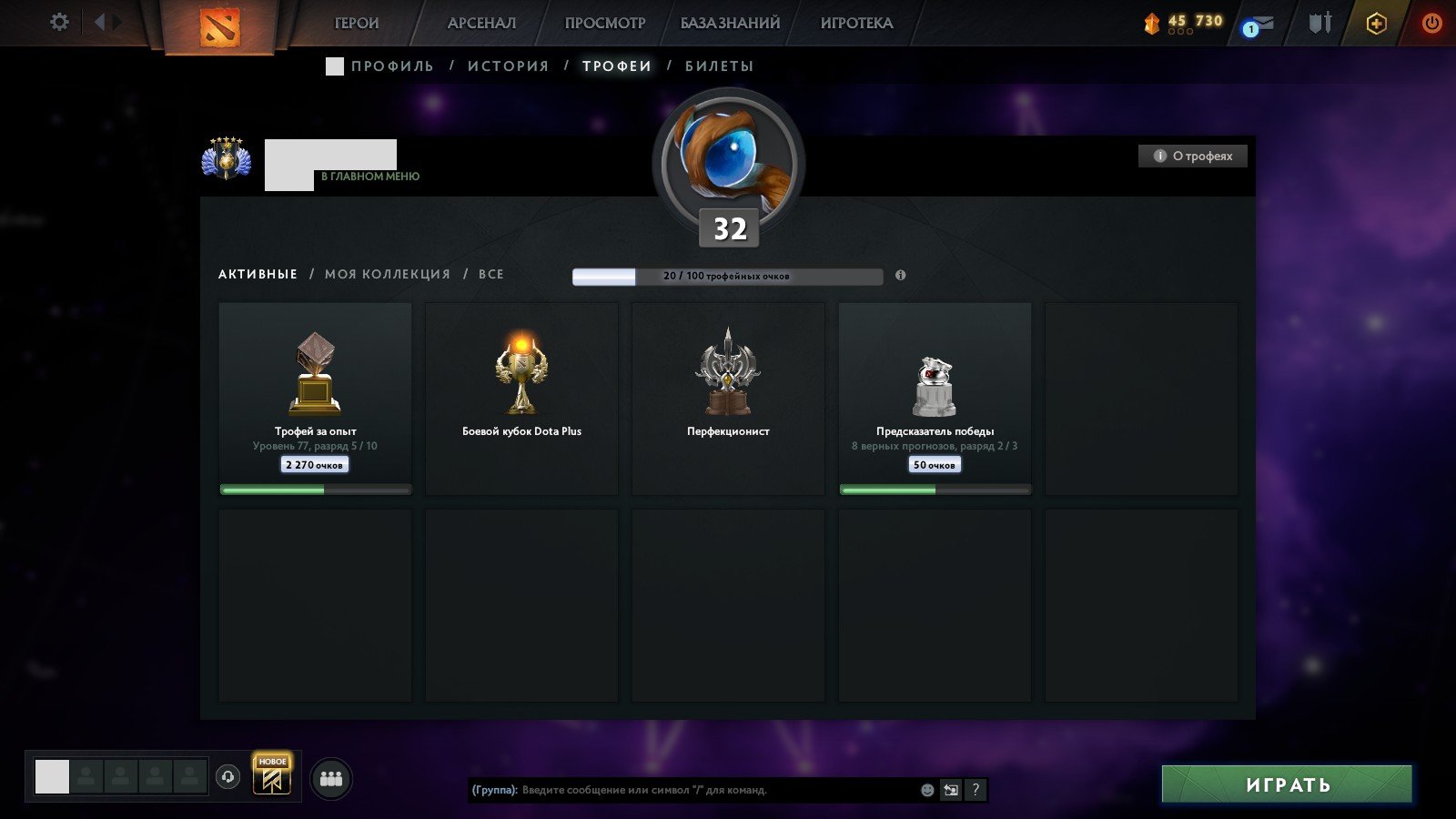Click the trophy points progress bar

pyautogui.click(x=726, y=275)
